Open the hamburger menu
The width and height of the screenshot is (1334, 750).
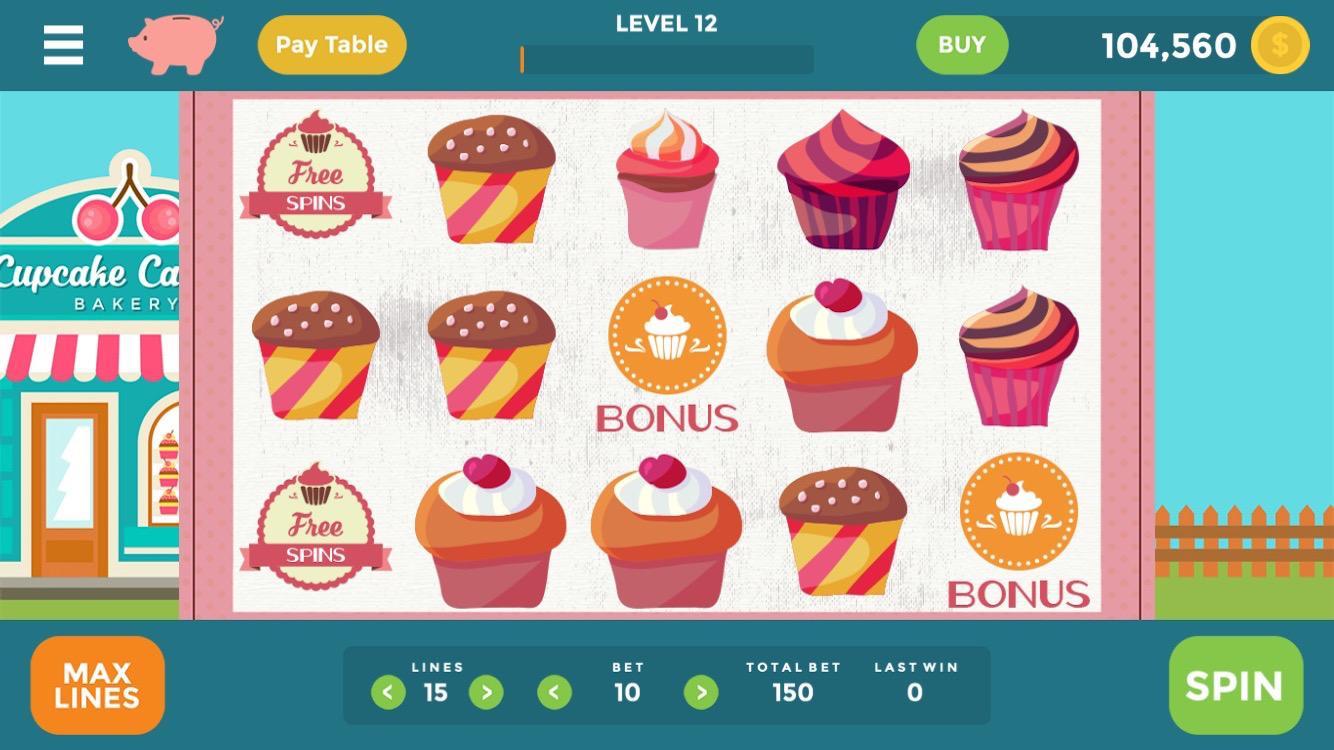click(x=62, y=44)
